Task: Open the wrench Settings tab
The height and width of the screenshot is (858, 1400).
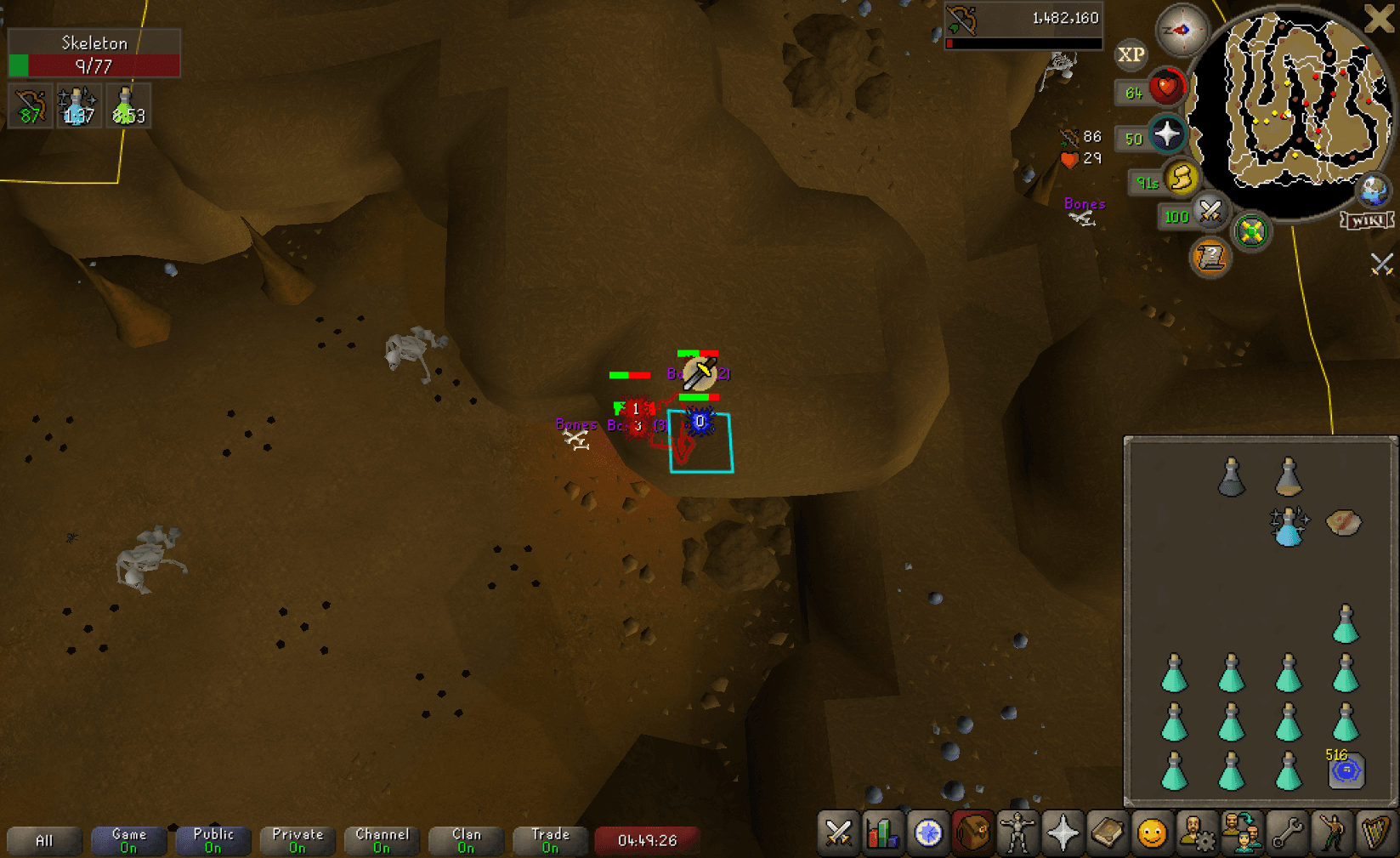Action: click(1287, 833)
